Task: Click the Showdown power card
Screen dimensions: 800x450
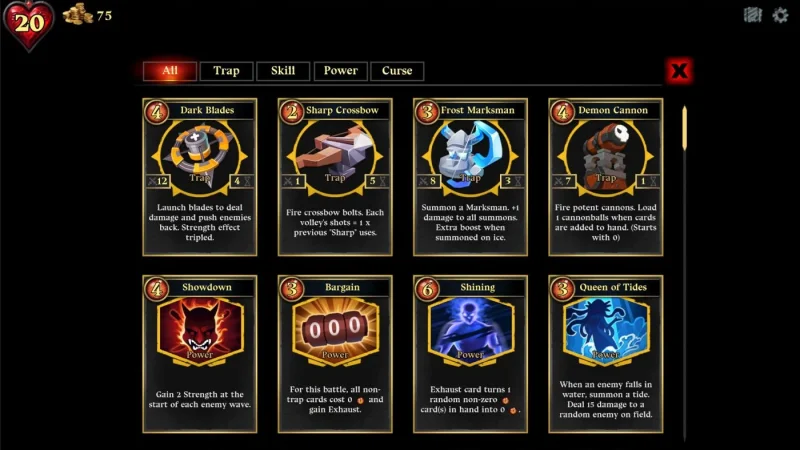Action: point(200,354)
